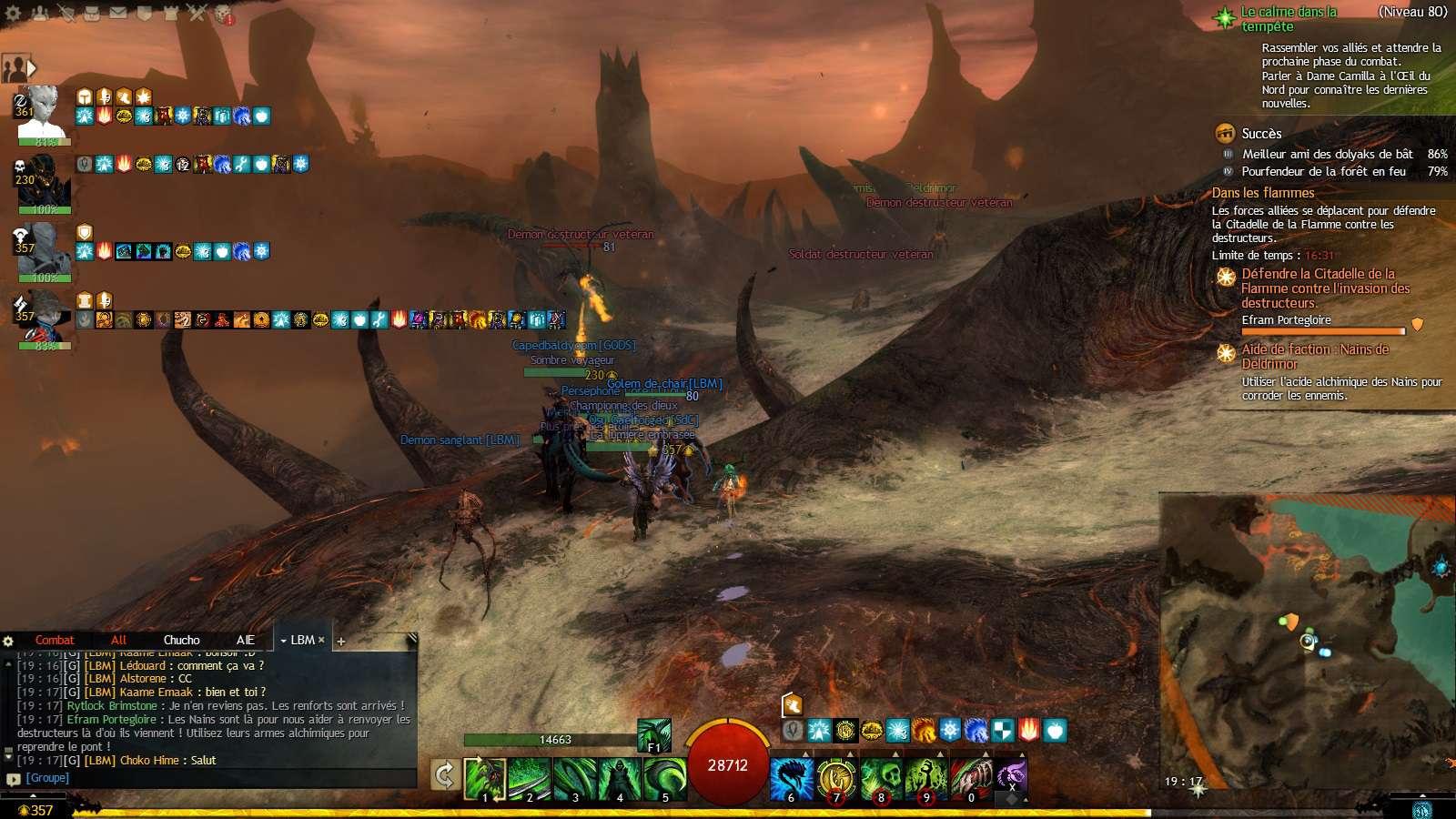Image resolution: width=1456 pixels, height=819 pixels.
Task: Switch to the Chucho chat tab
Action: point(181,640)
